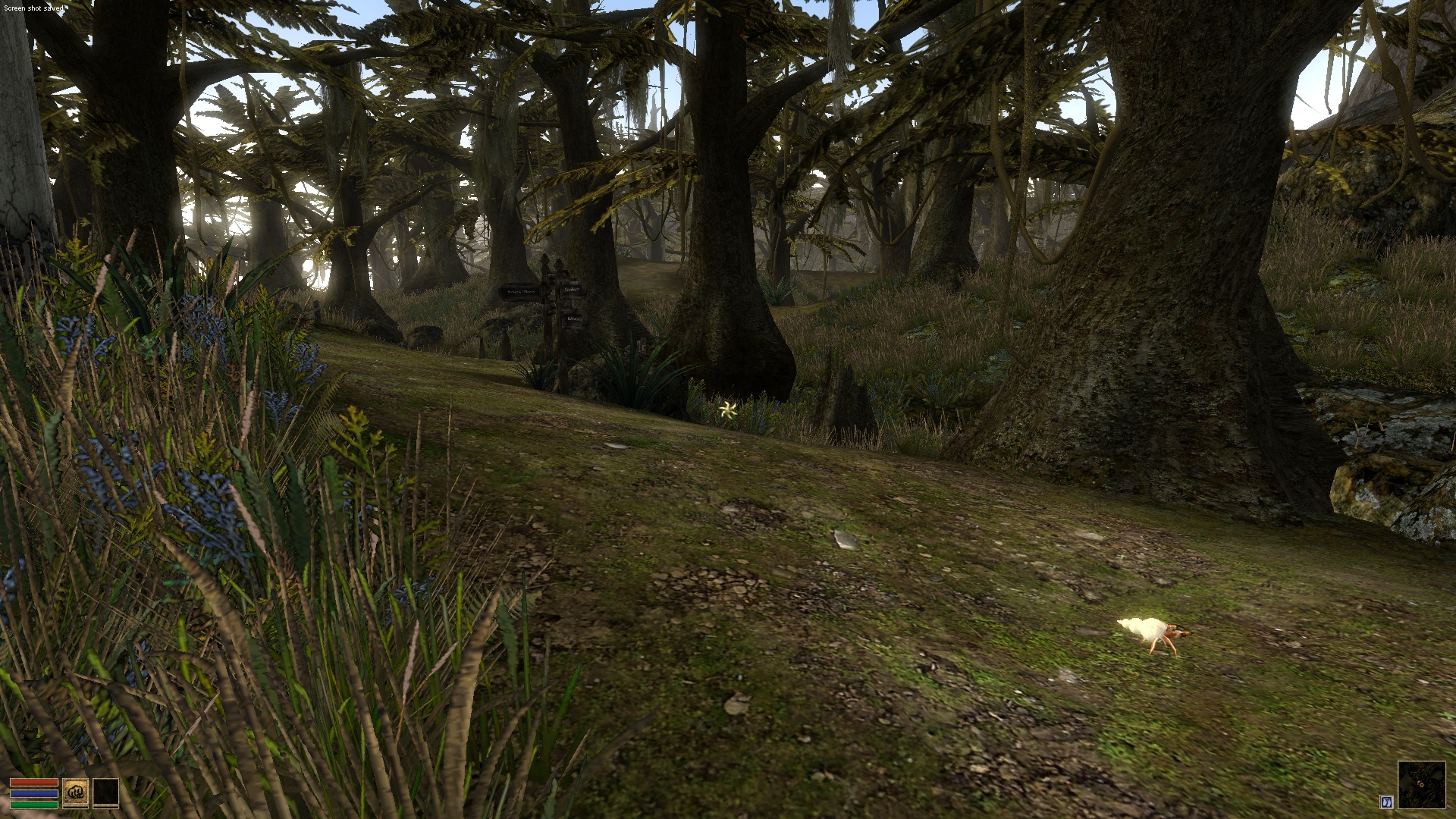Click the player position arrow on the minimap

click(1420, 784)
